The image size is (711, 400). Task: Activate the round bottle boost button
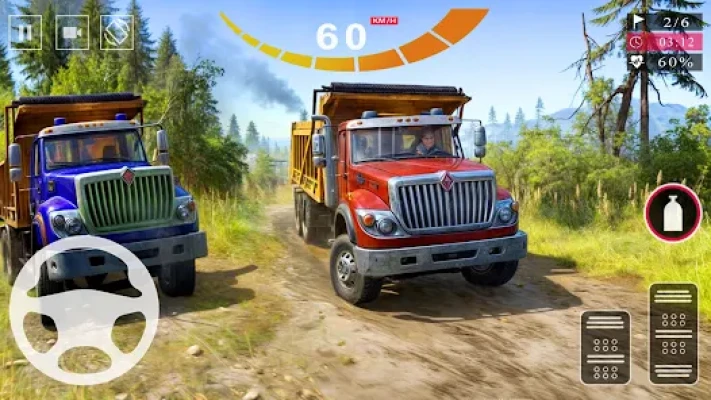pos(673,213)
